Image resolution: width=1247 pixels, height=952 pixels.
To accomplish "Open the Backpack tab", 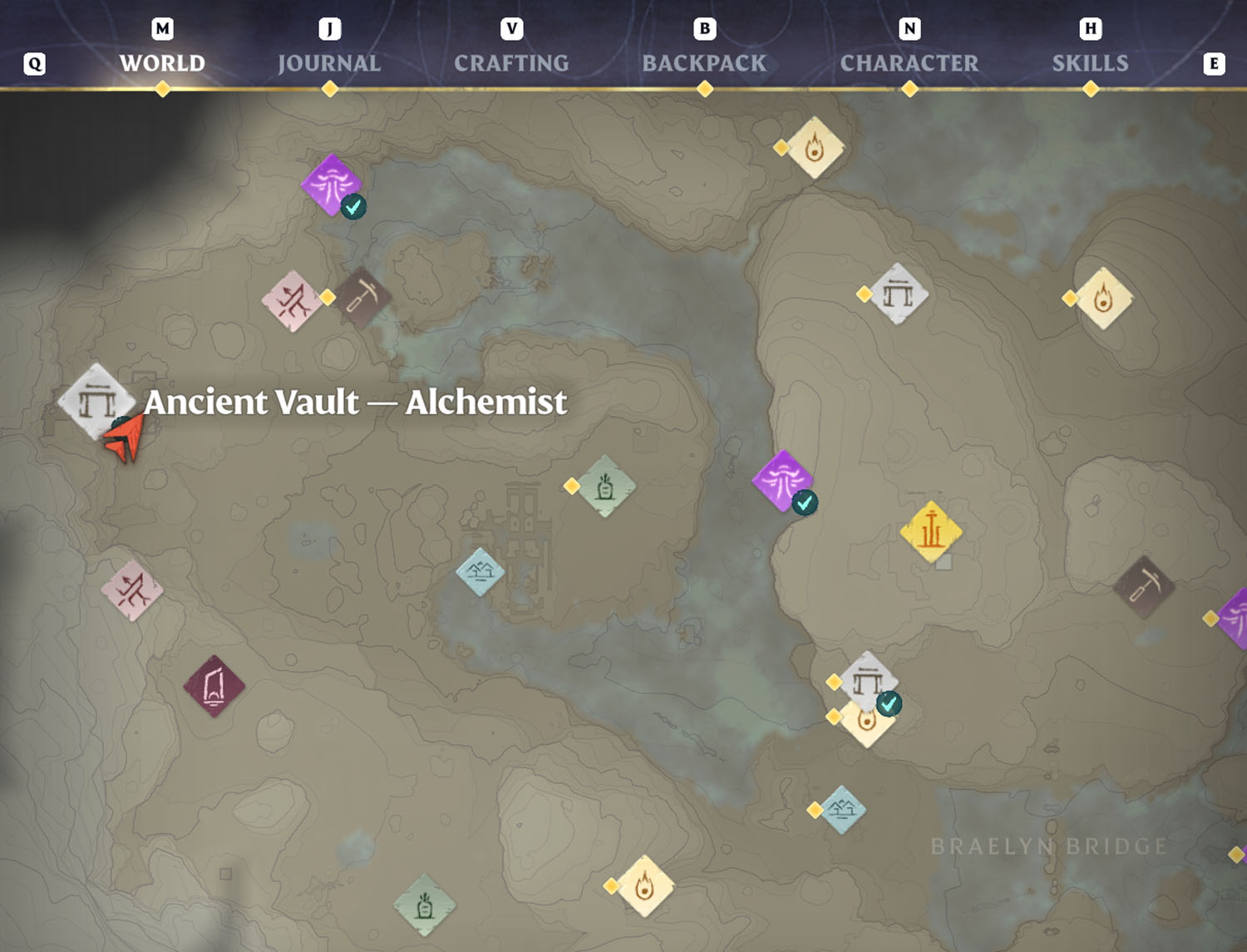I will click(704, 63).
